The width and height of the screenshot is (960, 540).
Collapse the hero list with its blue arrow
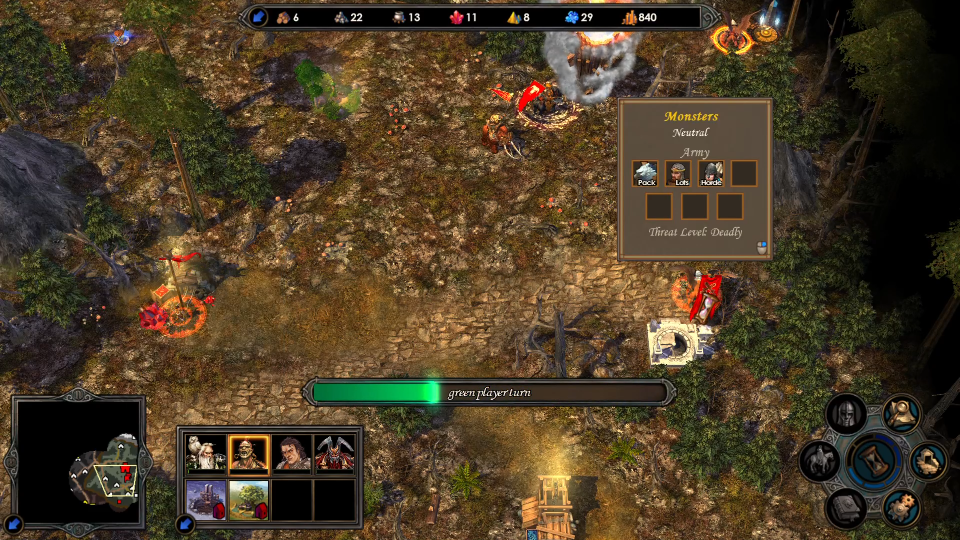[x=185, y=523]
